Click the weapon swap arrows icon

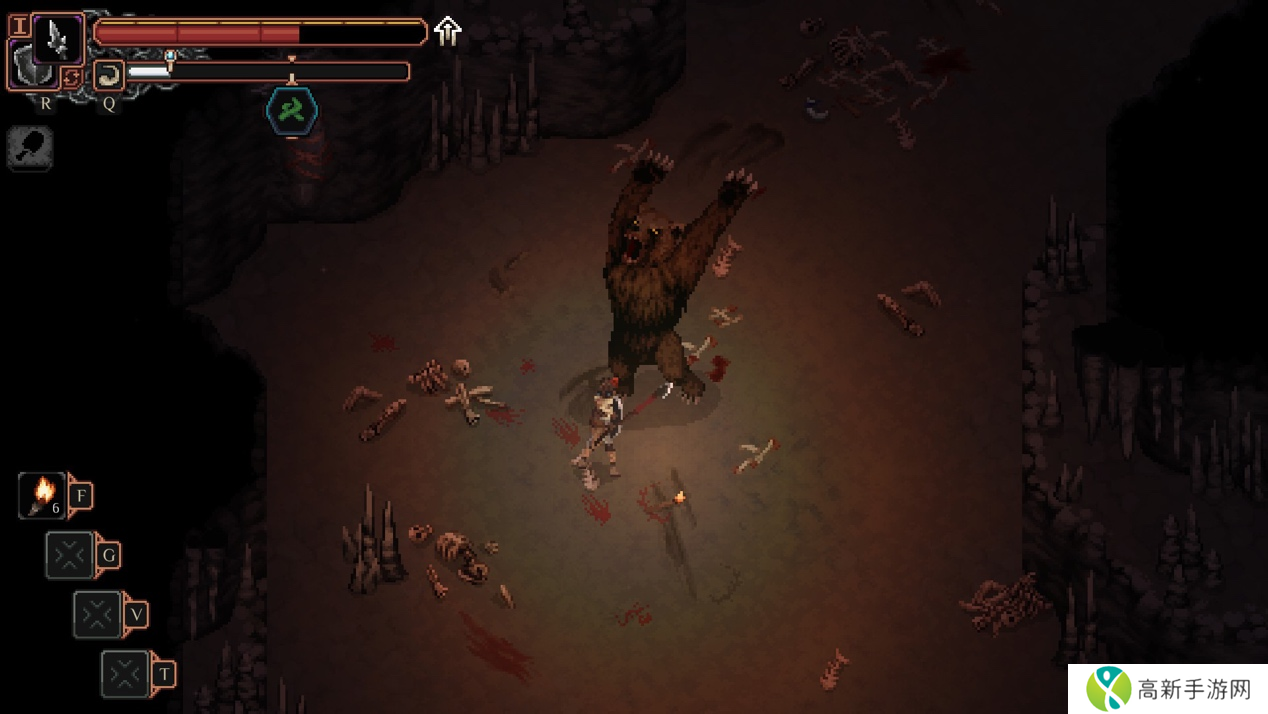pos(71,78)
